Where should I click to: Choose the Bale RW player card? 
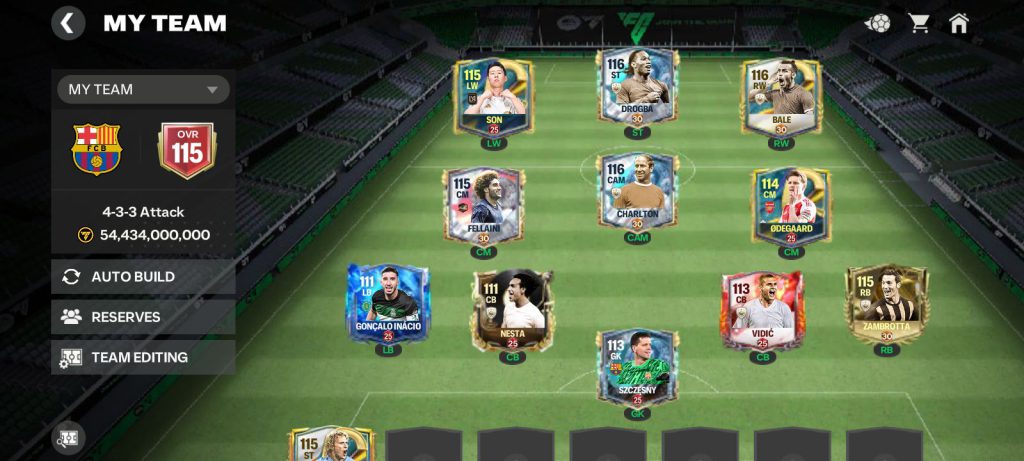pyautogui.click(x=781, y=98)
